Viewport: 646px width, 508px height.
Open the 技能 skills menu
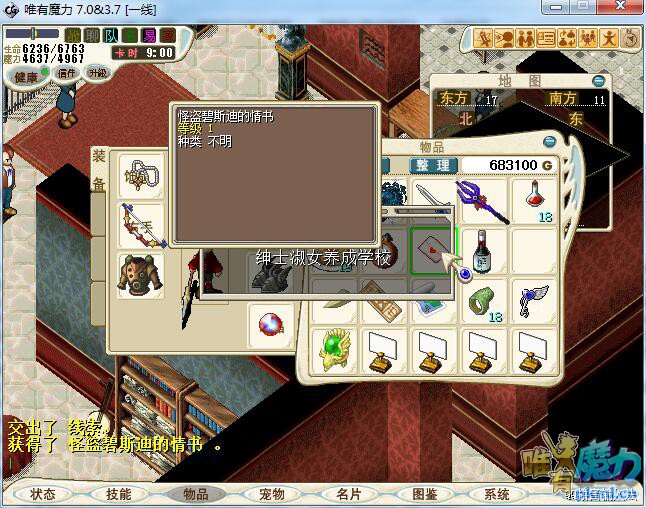pos(119,494)
